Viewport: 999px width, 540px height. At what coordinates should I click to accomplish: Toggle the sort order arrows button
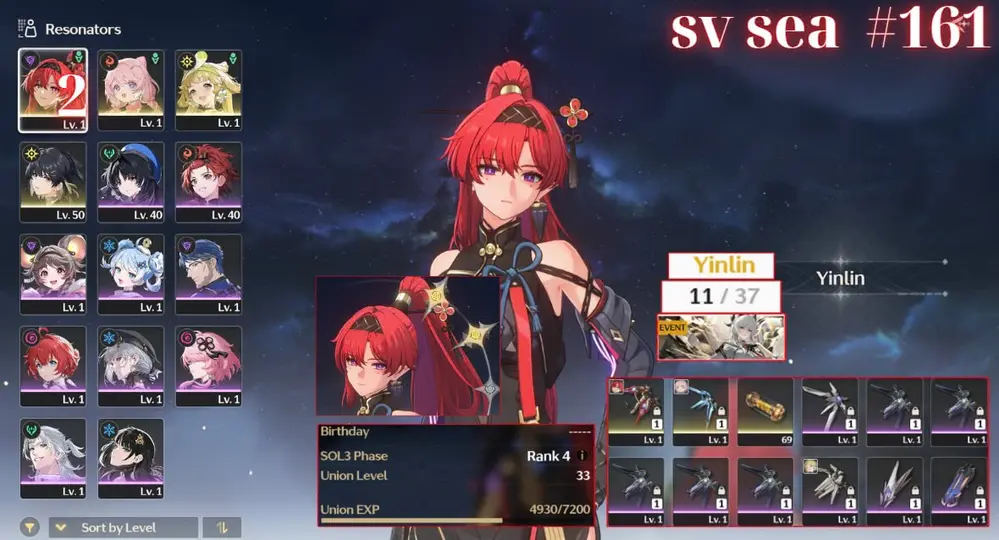pyautogui.click(x=221, y=527)
